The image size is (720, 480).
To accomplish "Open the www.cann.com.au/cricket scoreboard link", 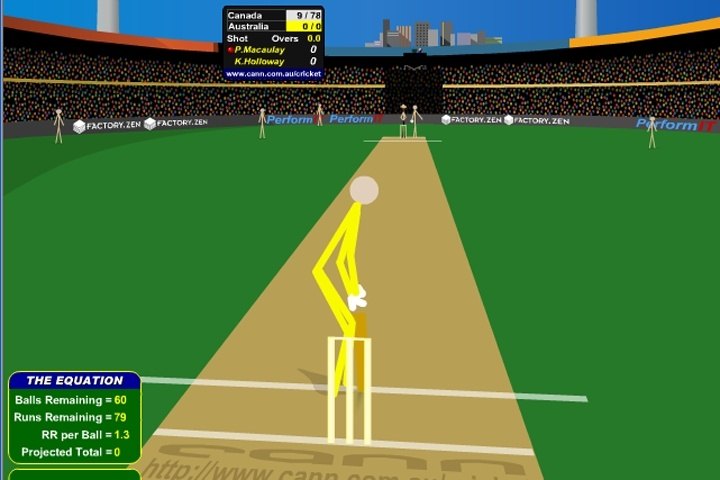I will point(273,73).
